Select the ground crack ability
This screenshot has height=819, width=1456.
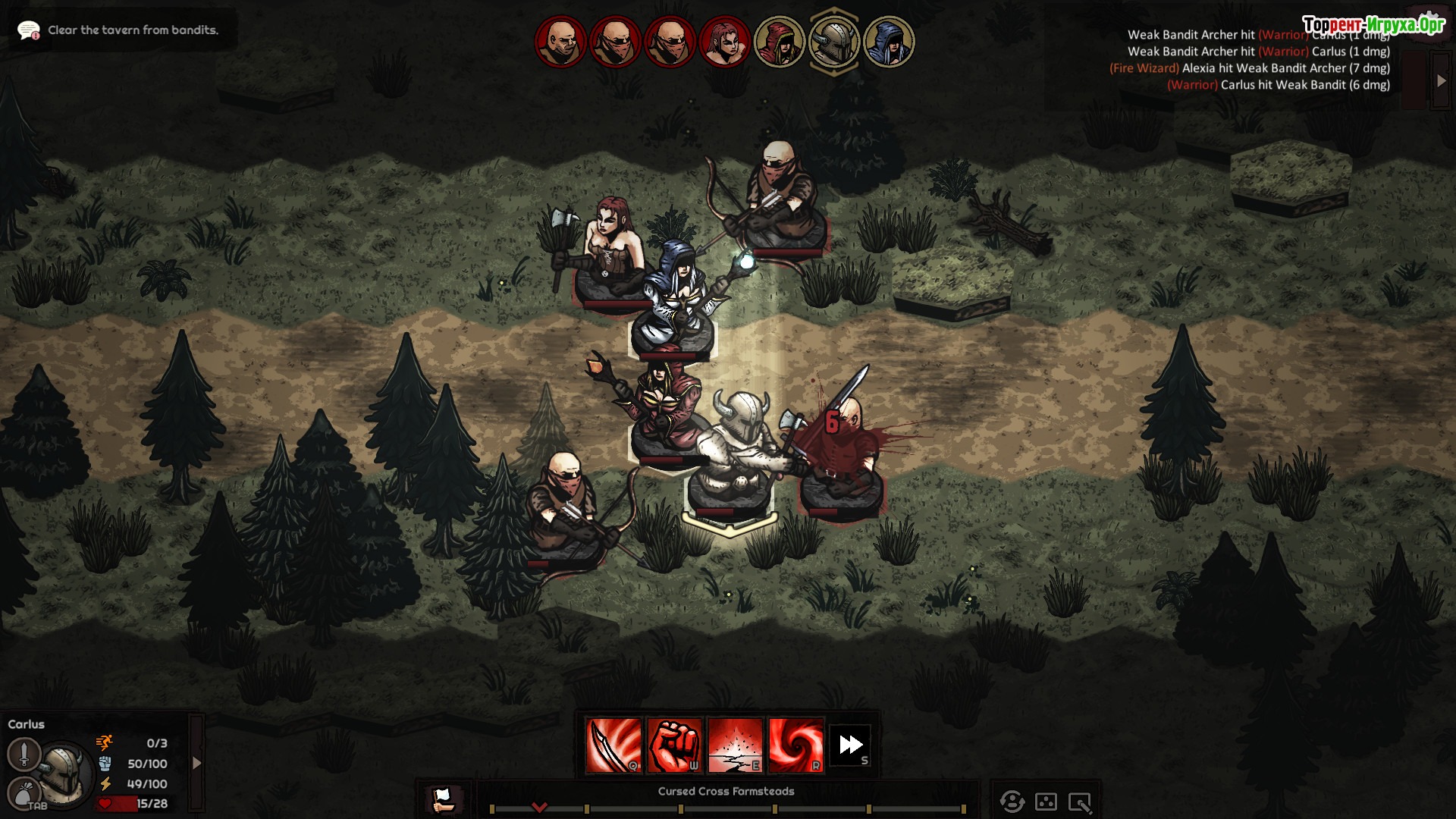(735, 745)
